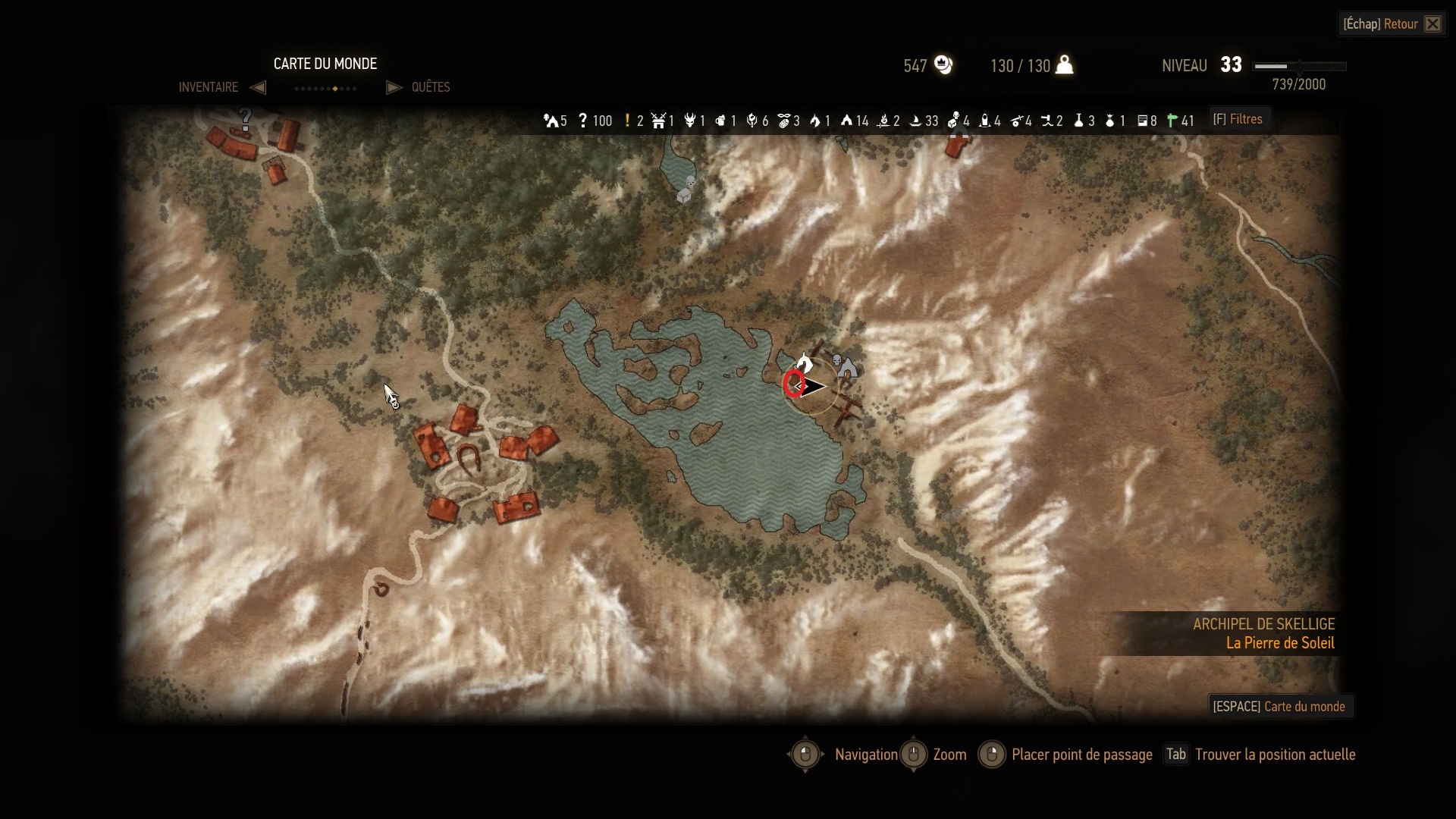Select the boat filter showing 33
Image resolution: width=1456 pixels, height=819 pixels.
tap(924, 121)
